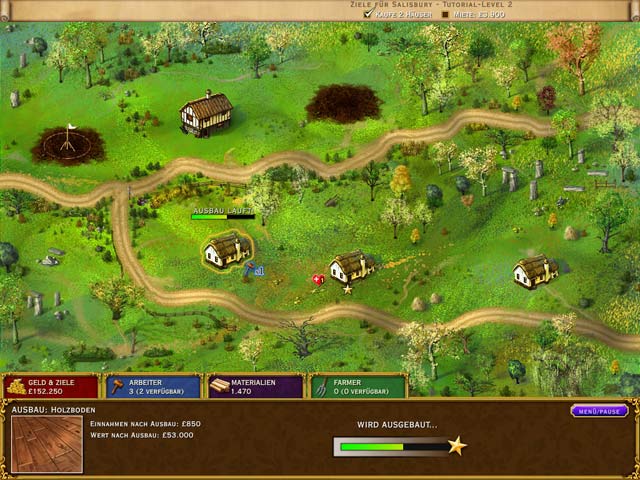
Task: Open the Geld & Ziele panel
Action: click(x=51, y=386)
